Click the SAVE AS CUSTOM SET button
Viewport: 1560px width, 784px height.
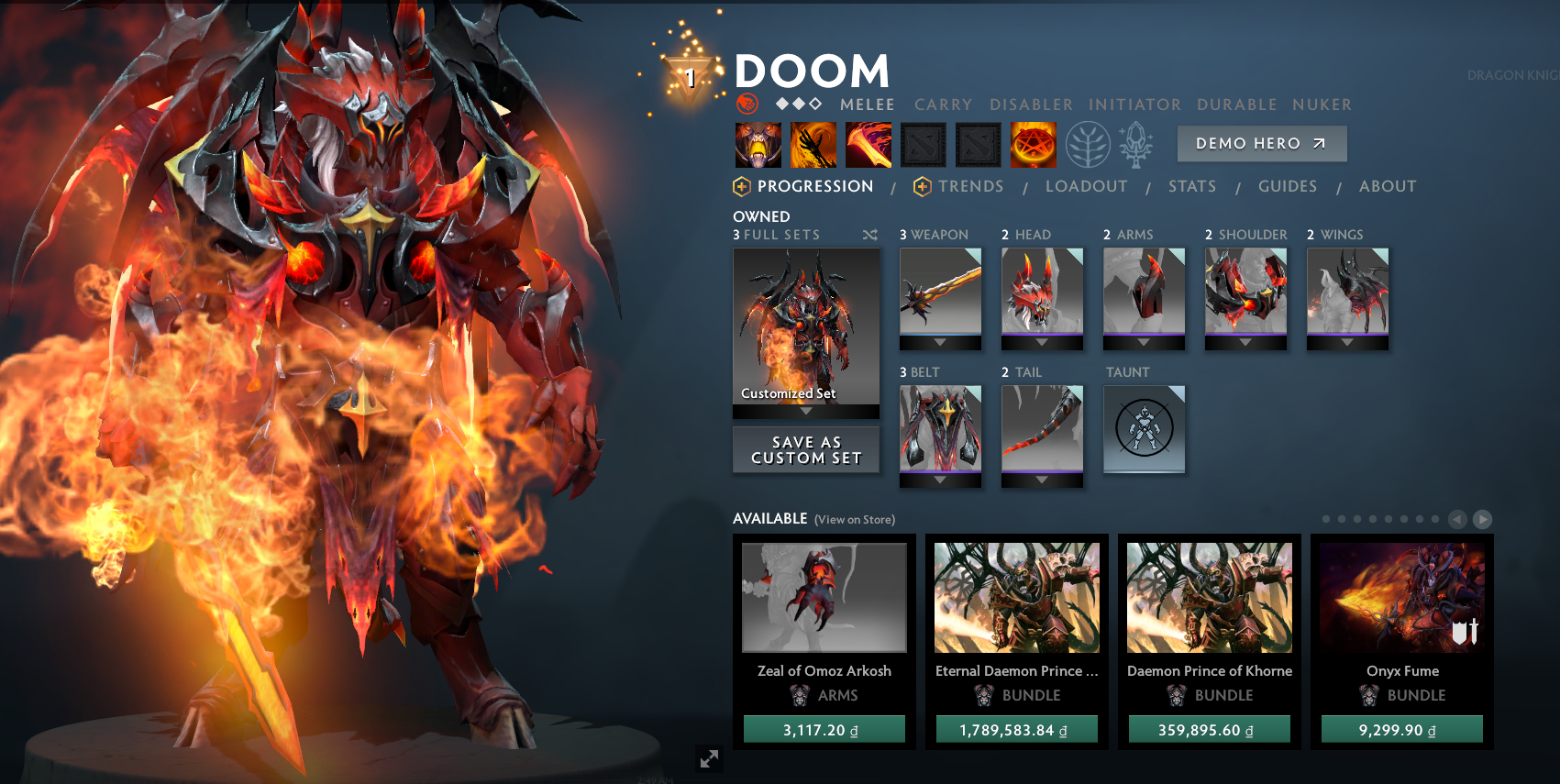[805, 449]
